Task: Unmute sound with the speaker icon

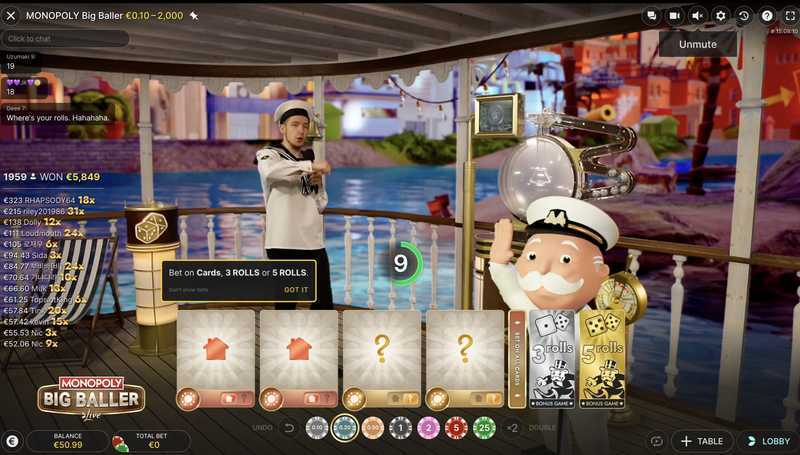Action: point(697,16)
